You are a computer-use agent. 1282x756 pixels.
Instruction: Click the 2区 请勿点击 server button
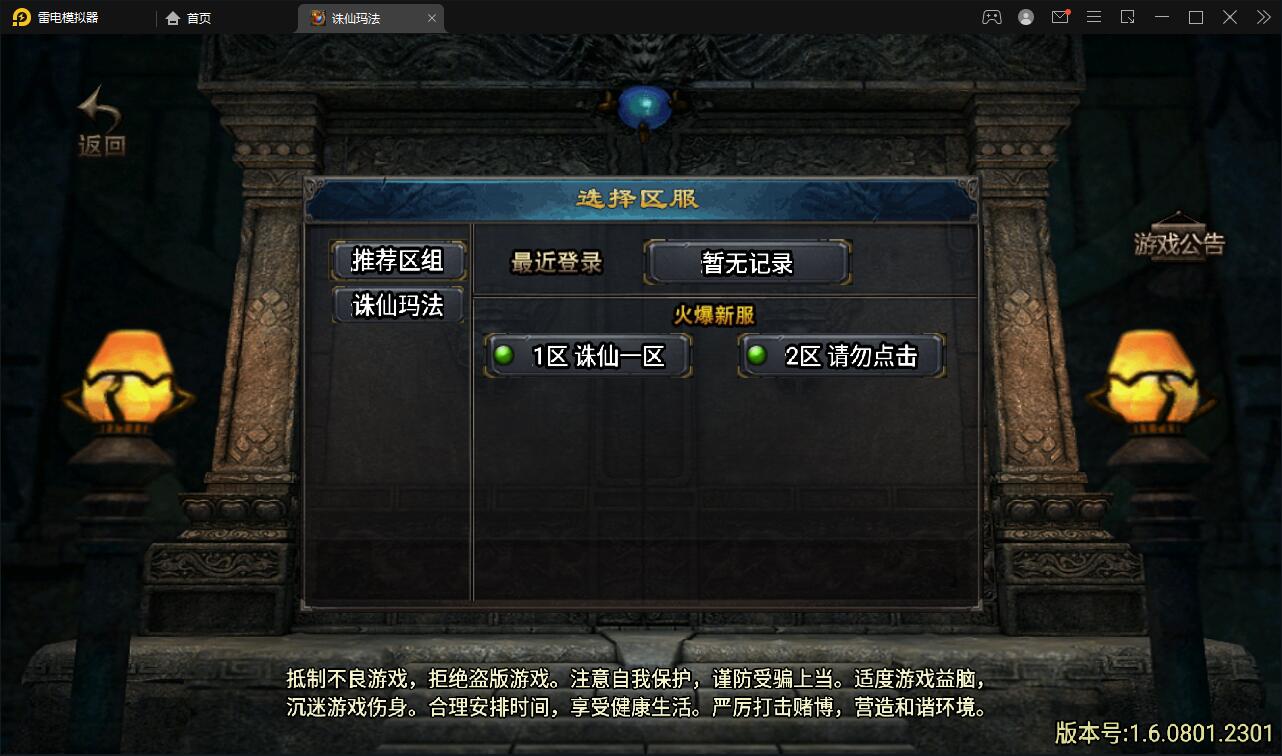tap(840, 355)
